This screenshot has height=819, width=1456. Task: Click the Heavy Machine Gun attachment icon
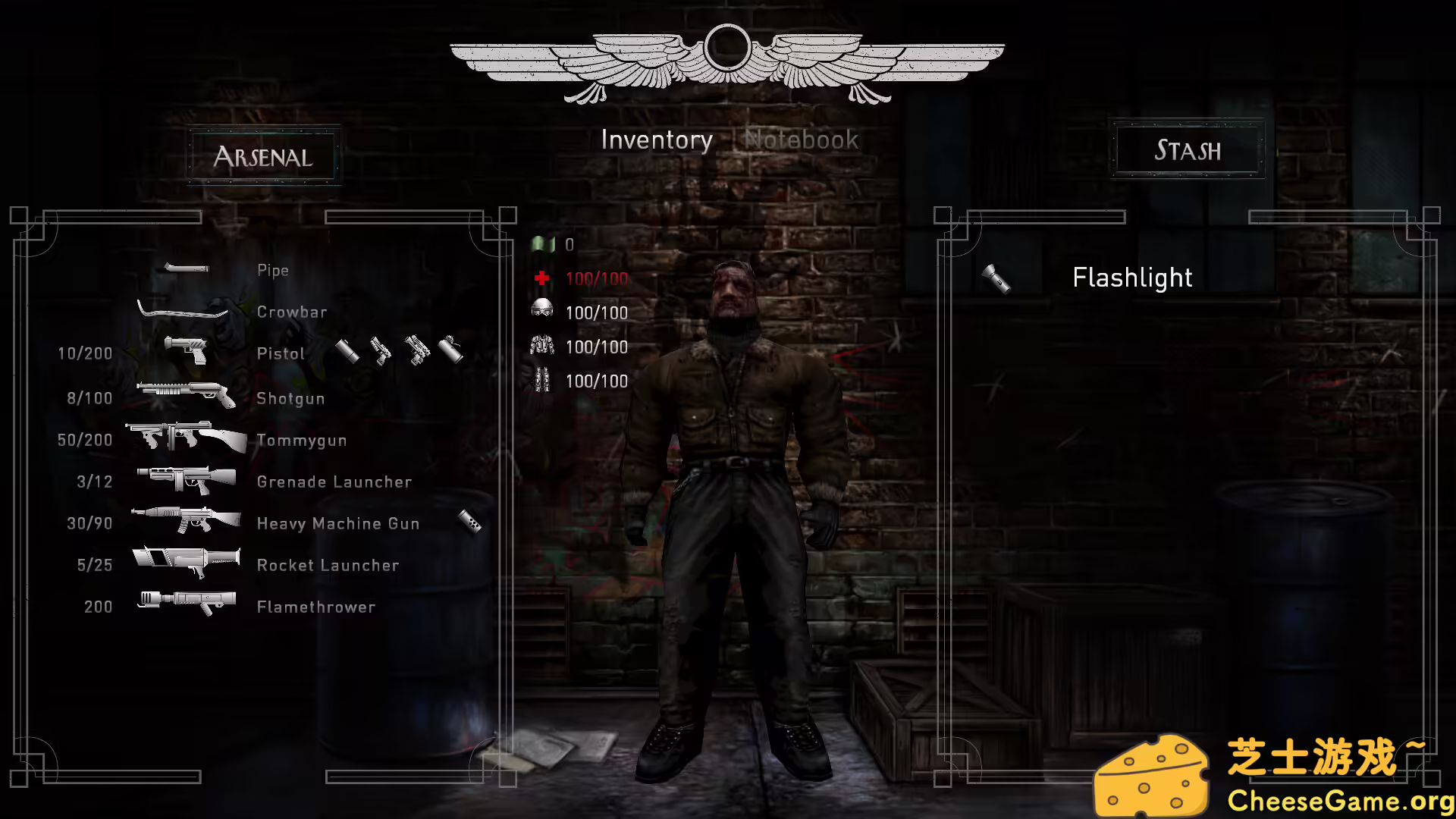tap(470, 522)
